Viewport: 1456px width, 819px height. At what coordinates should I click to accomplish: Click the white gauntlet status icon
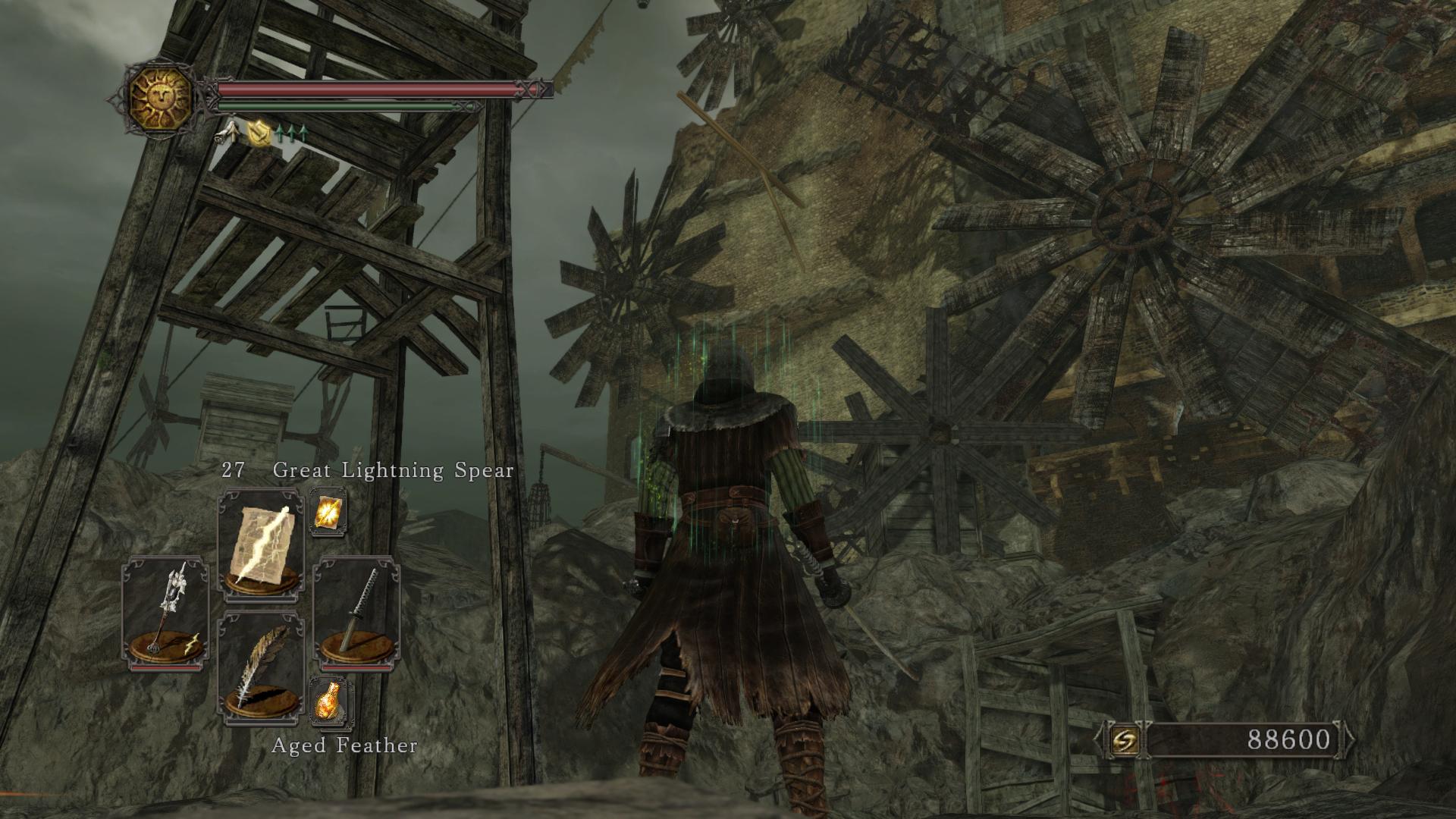(x=227, y=133)
